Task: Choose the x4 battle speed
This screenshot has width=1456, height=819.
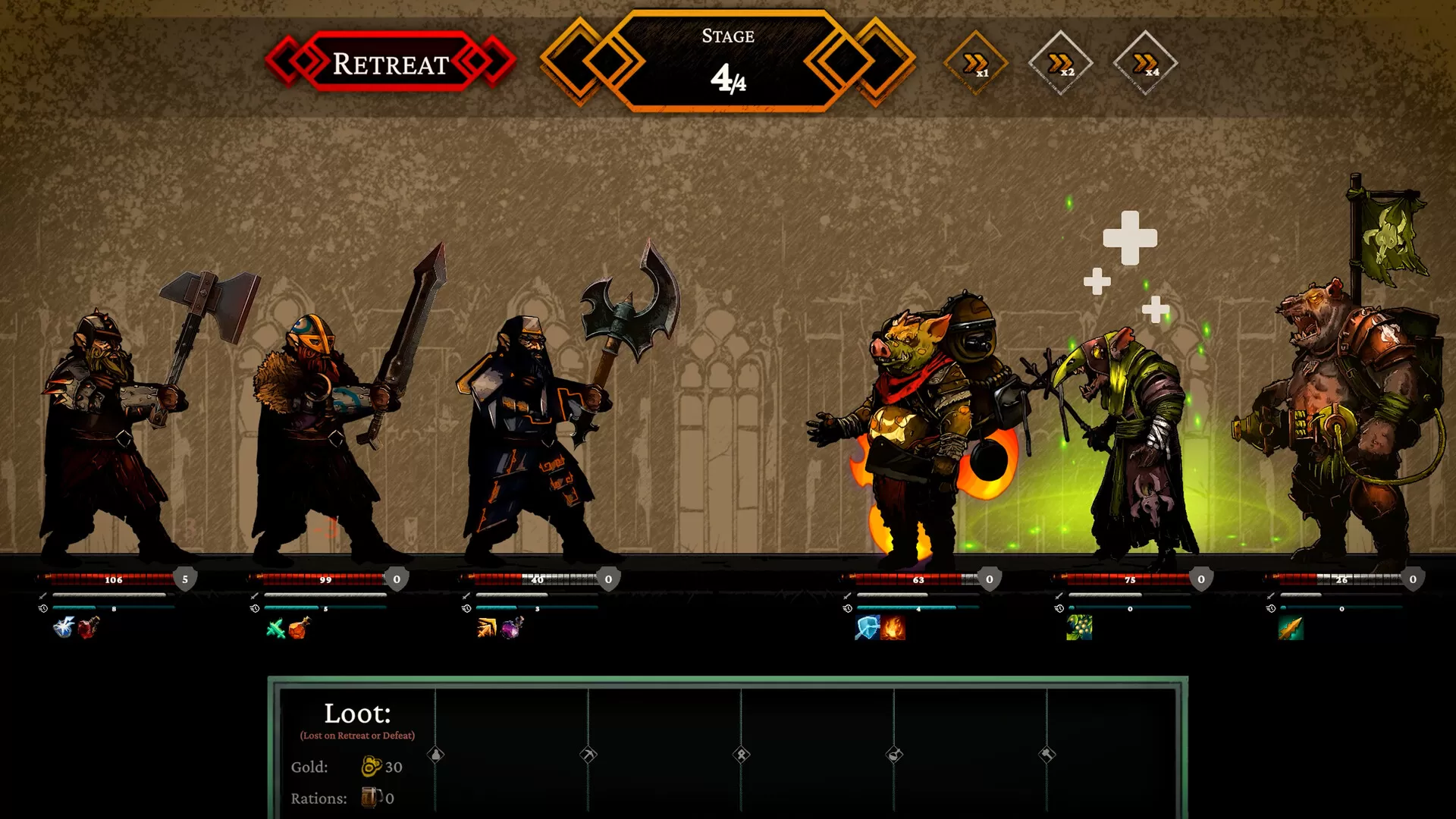Action: click(1145, 63)
